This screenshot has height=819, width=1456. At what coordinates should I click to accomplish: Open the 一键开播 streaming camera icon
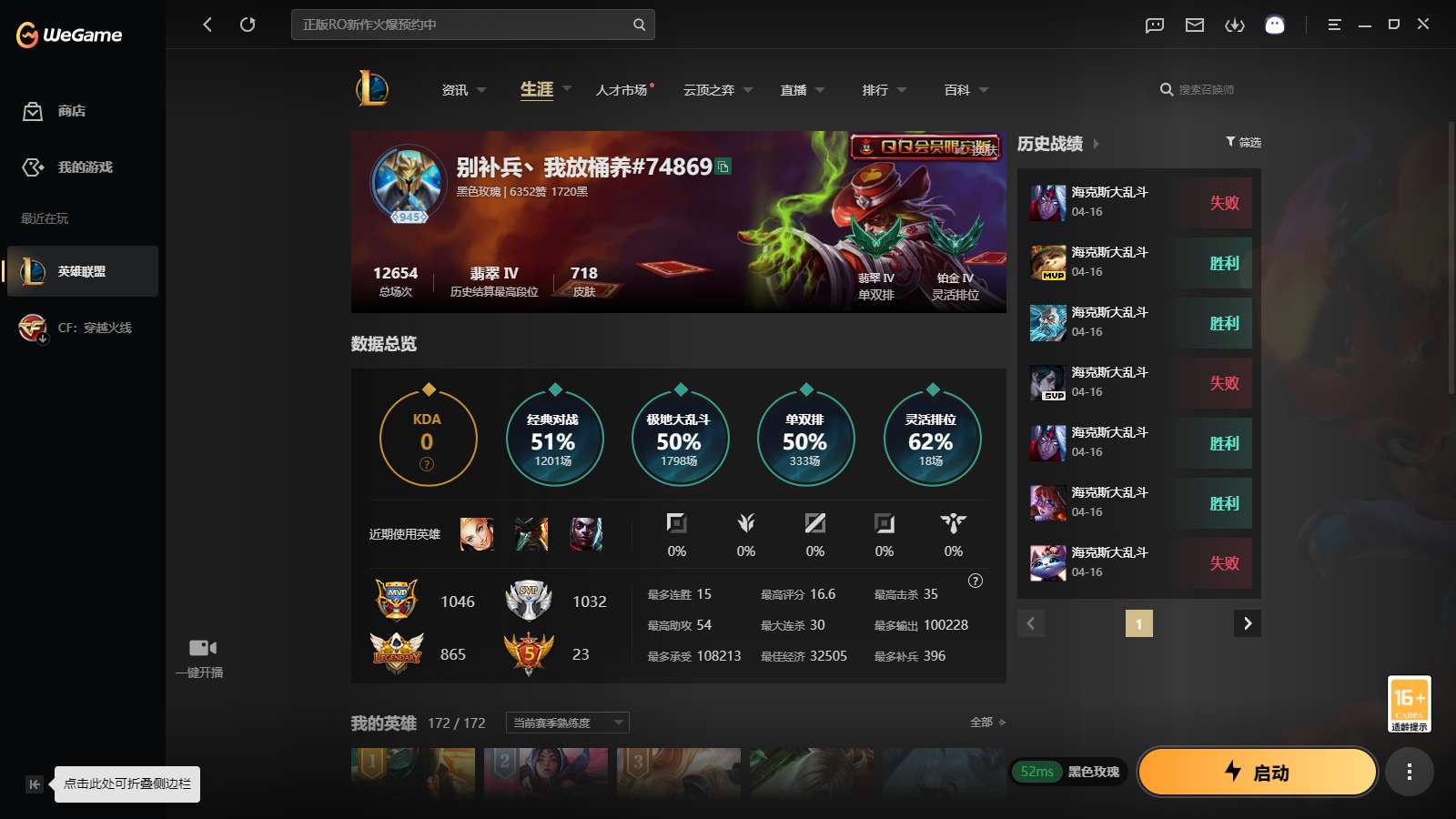point(201,647)
